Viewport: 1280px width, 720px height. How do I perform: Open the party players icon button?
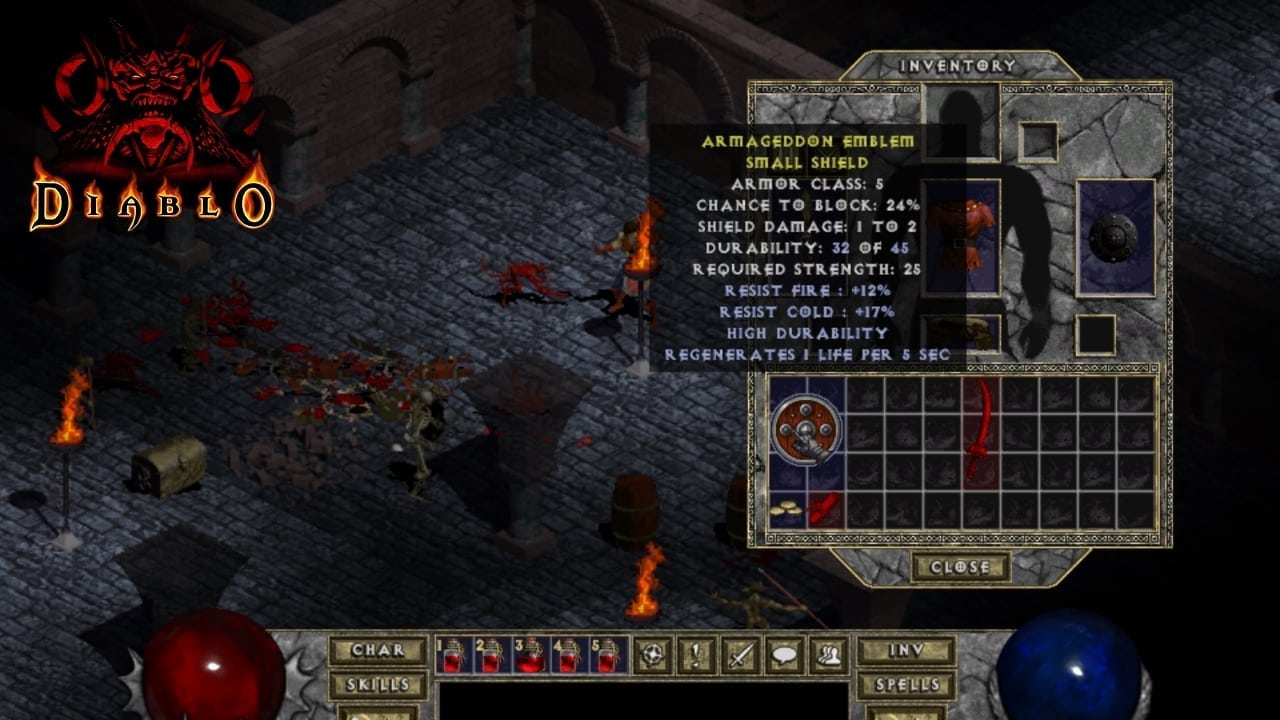(828, 655)
